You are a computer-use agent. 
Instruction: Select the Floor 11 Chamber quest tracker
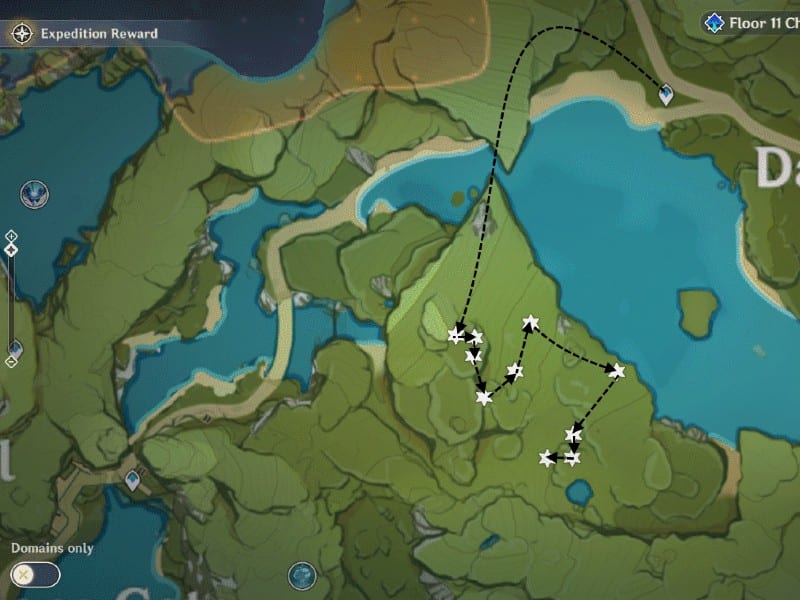[750, 20]
